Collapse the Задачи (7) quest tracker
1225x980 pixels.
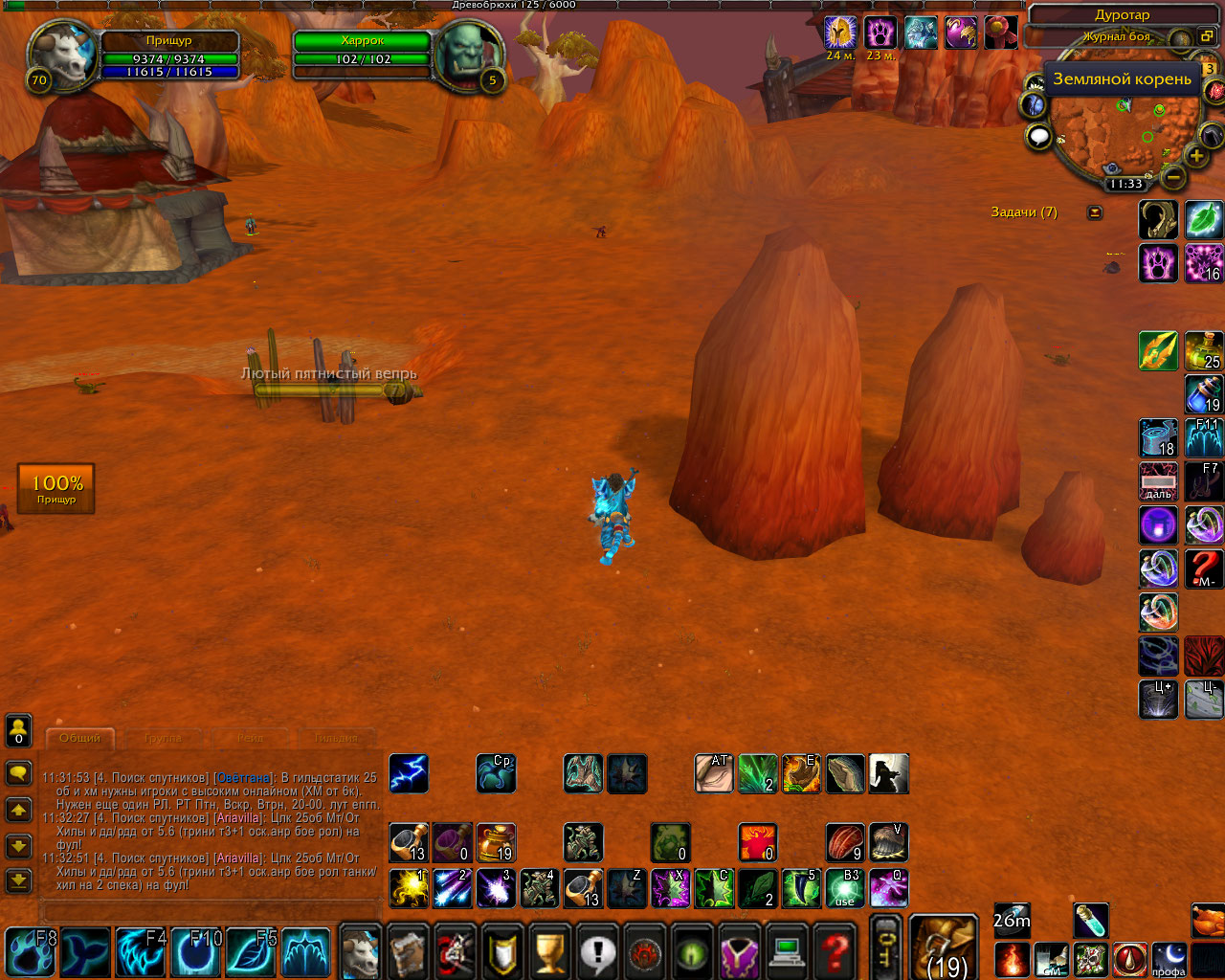(x=1095, y=212)
